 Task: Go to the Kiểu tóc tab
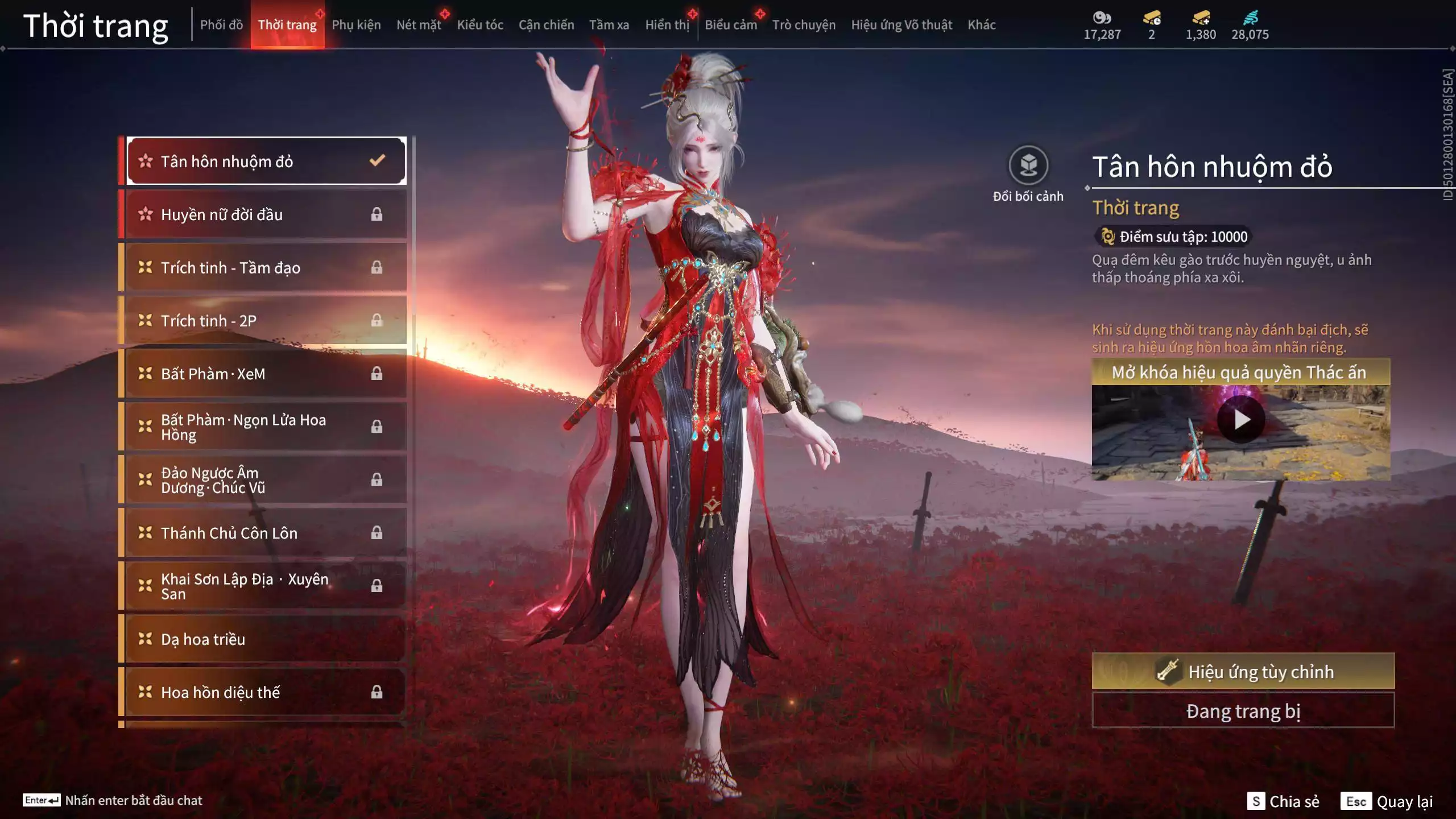480,25
